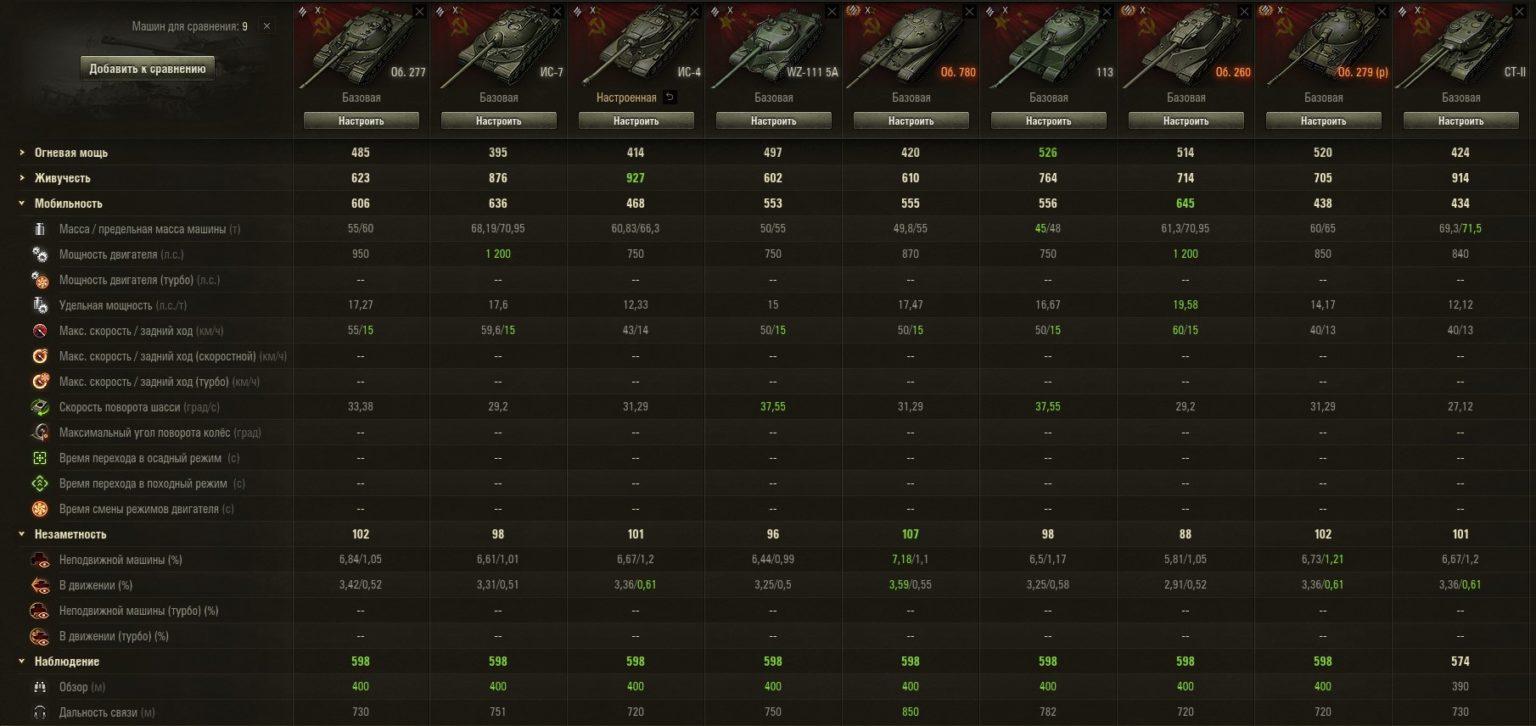
Task: Click the specific power (Удельная мощность) icon
Action: point(40,305)
